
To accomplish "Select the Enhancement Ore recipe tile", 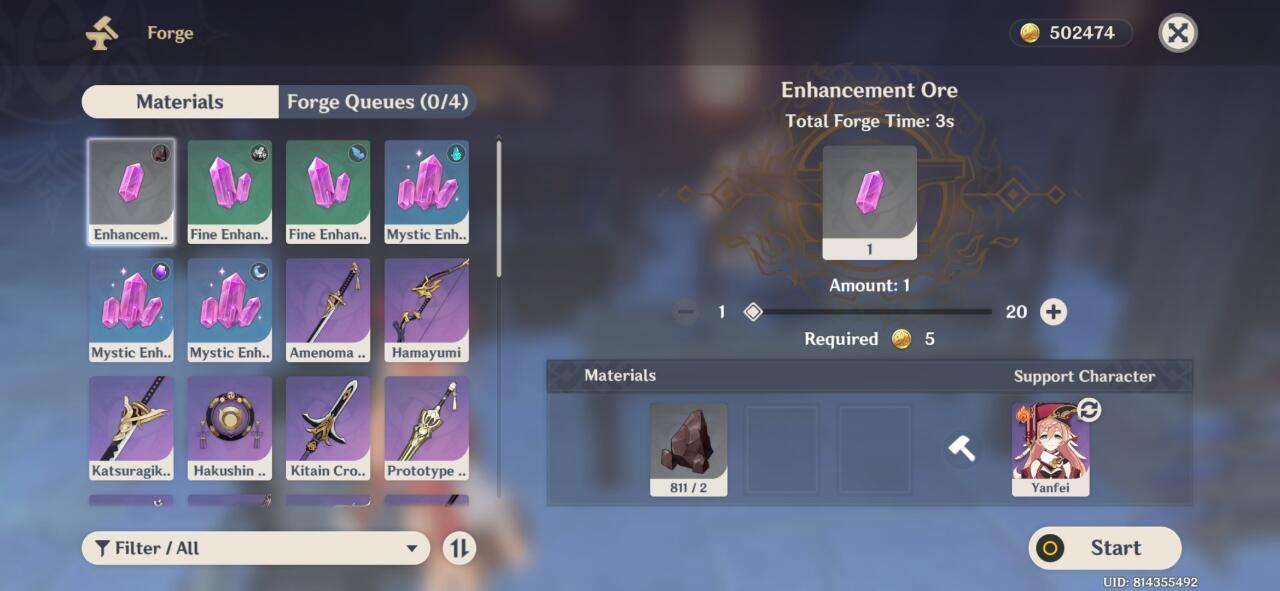I will [x=131, y=191].
